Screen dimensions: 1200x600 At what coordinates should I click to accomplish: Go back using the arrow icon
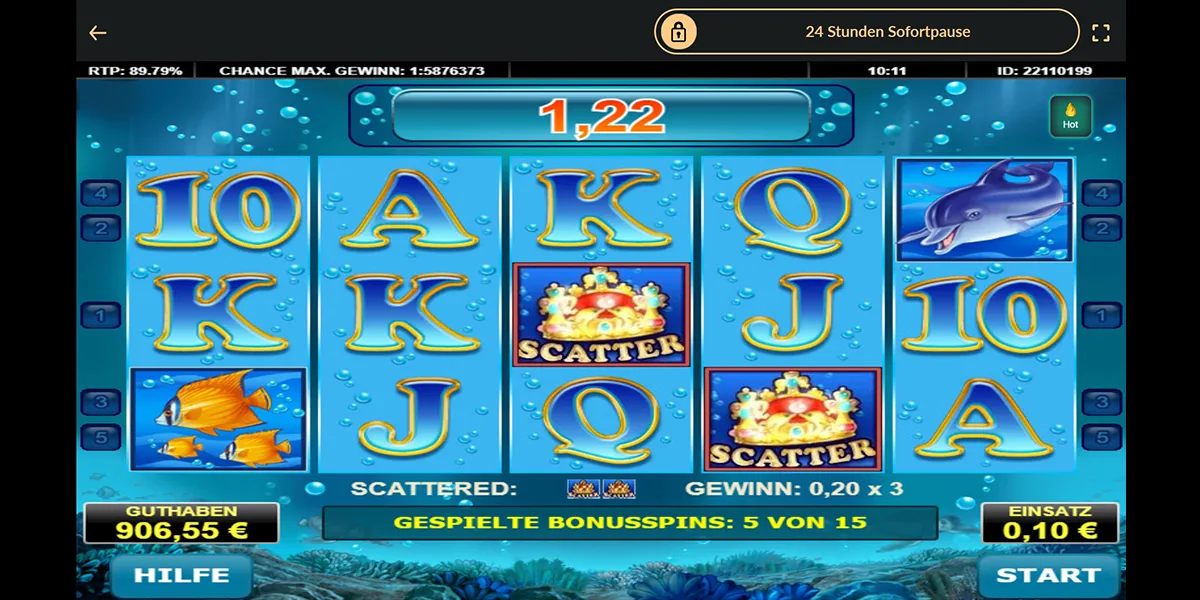tap(98, 33)
